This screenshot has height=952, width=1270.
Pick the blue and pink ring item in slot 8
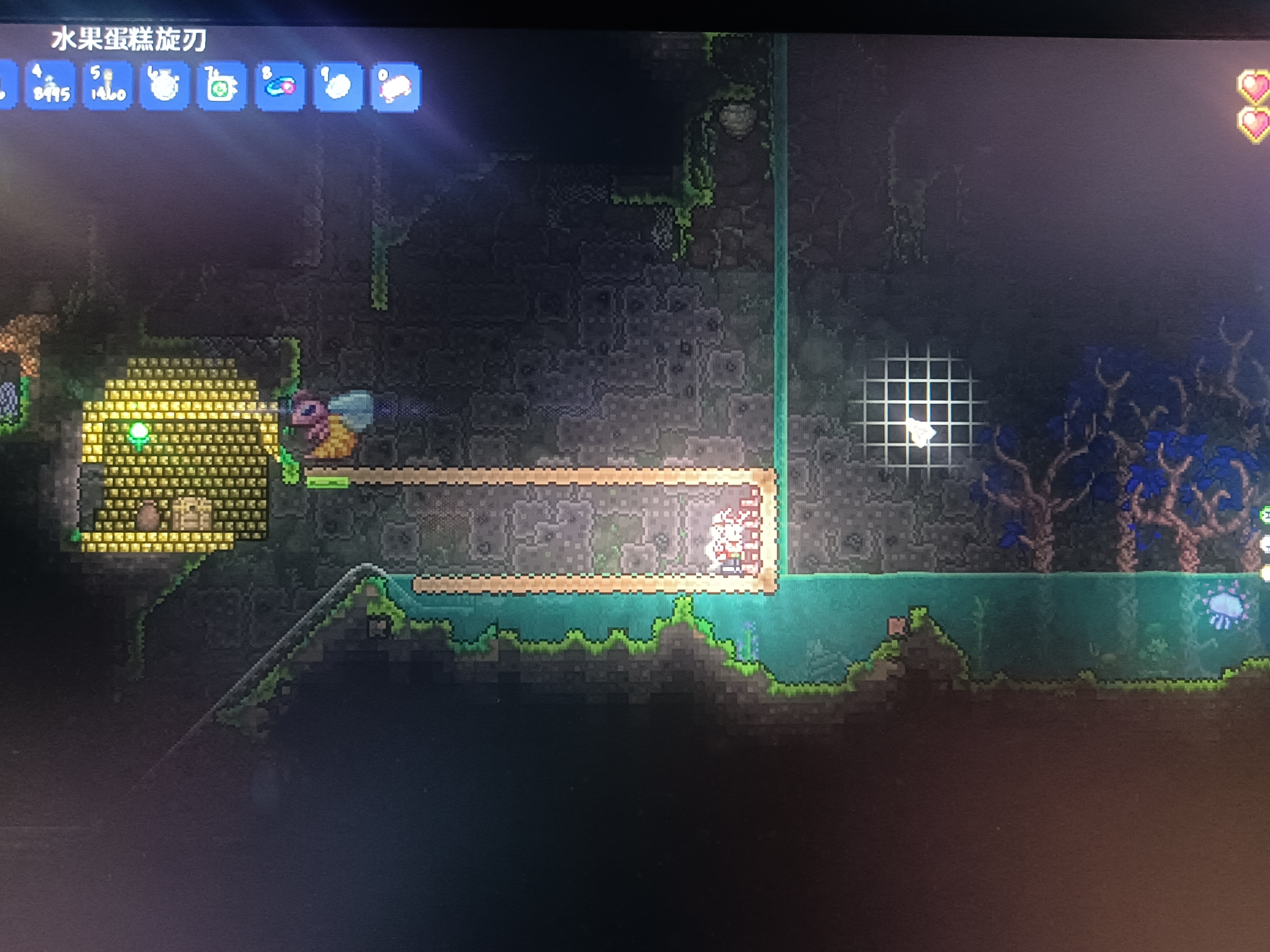[280, 87]
